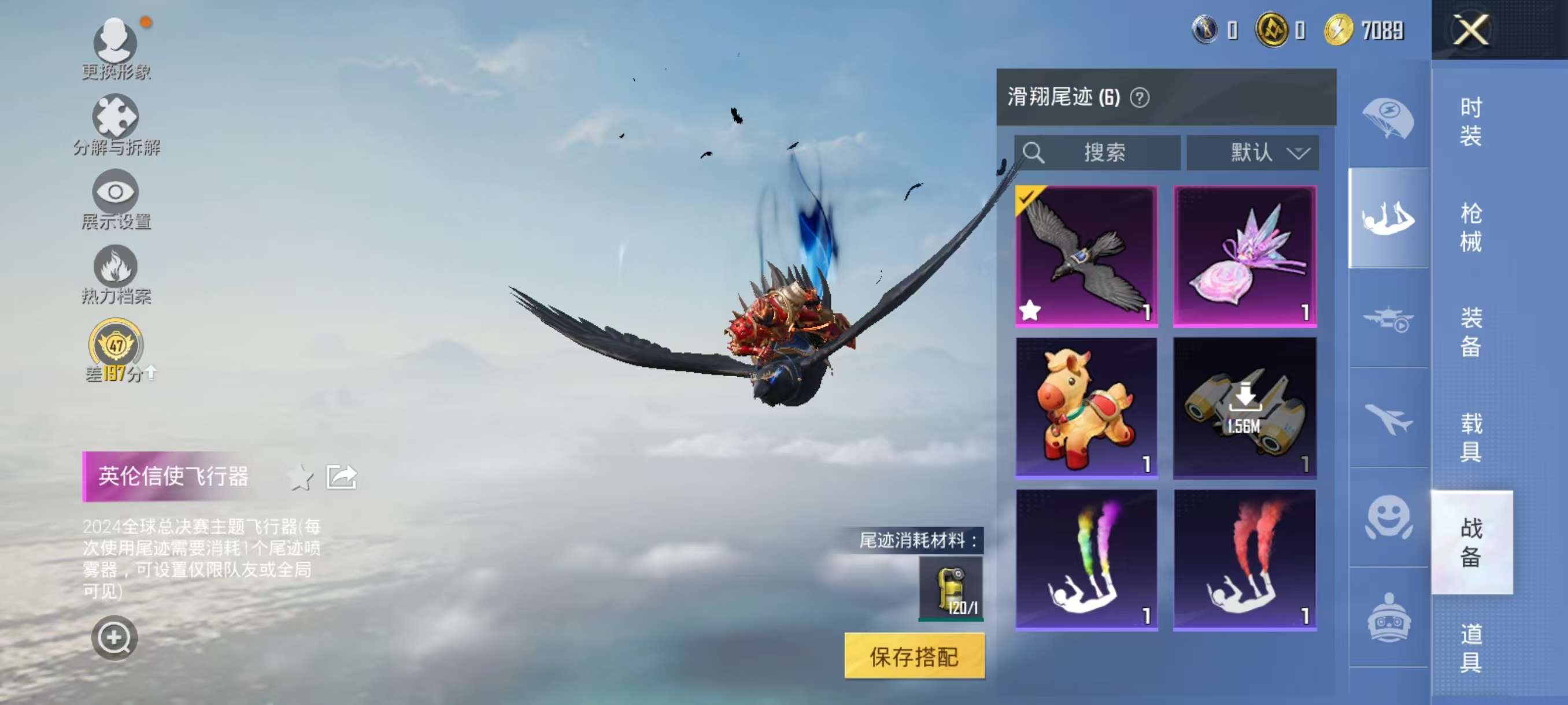This screenshot has height=705, width=1568.
Task: Click the 搜索 search field
Action: click(x=1097, y=152)
